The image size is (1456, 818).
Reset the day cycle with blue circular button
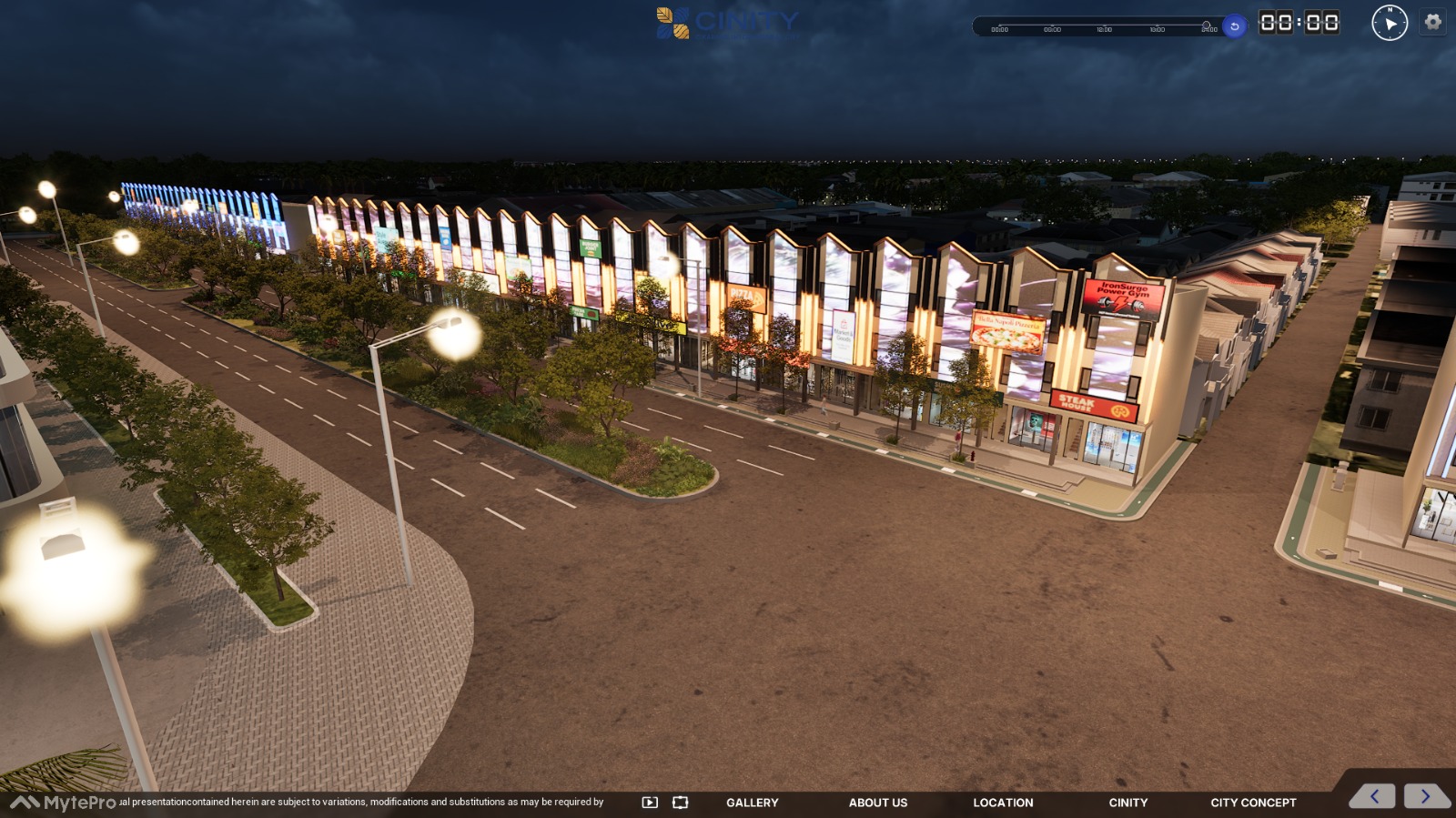(x=1233, y=25)
